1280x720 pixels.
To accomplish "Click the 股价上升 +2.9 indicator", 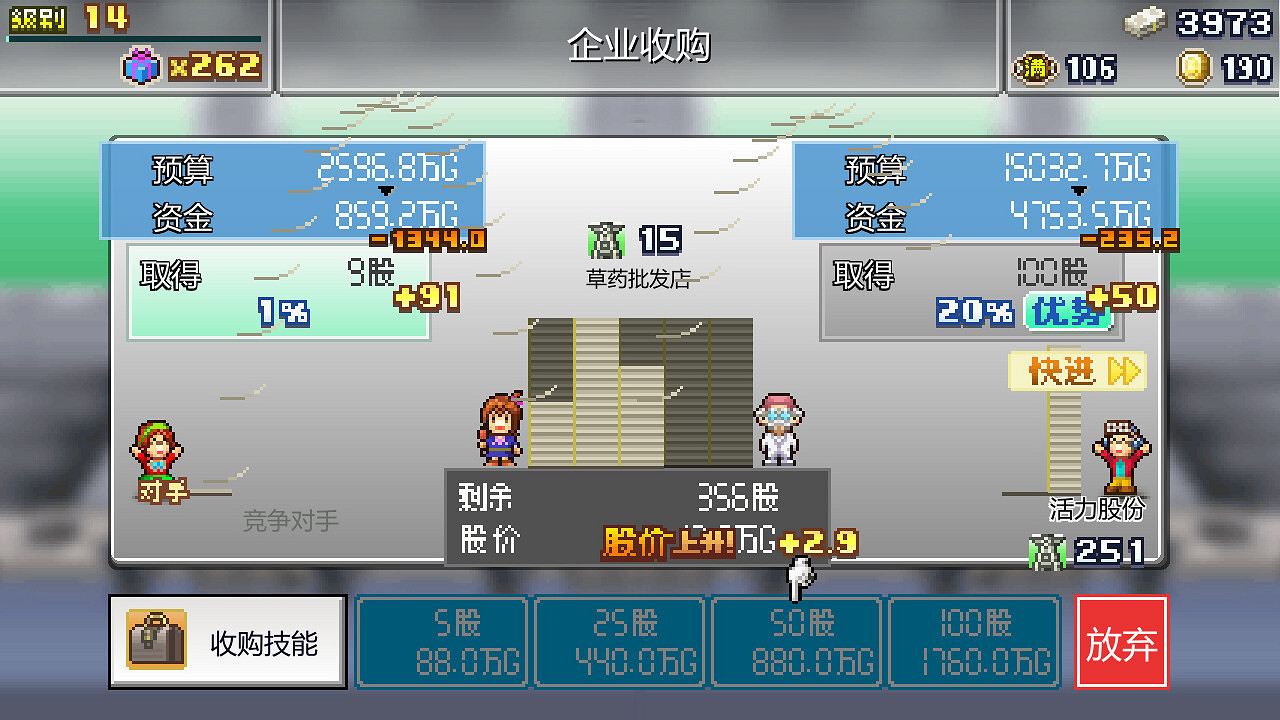I will pos(727,543).
